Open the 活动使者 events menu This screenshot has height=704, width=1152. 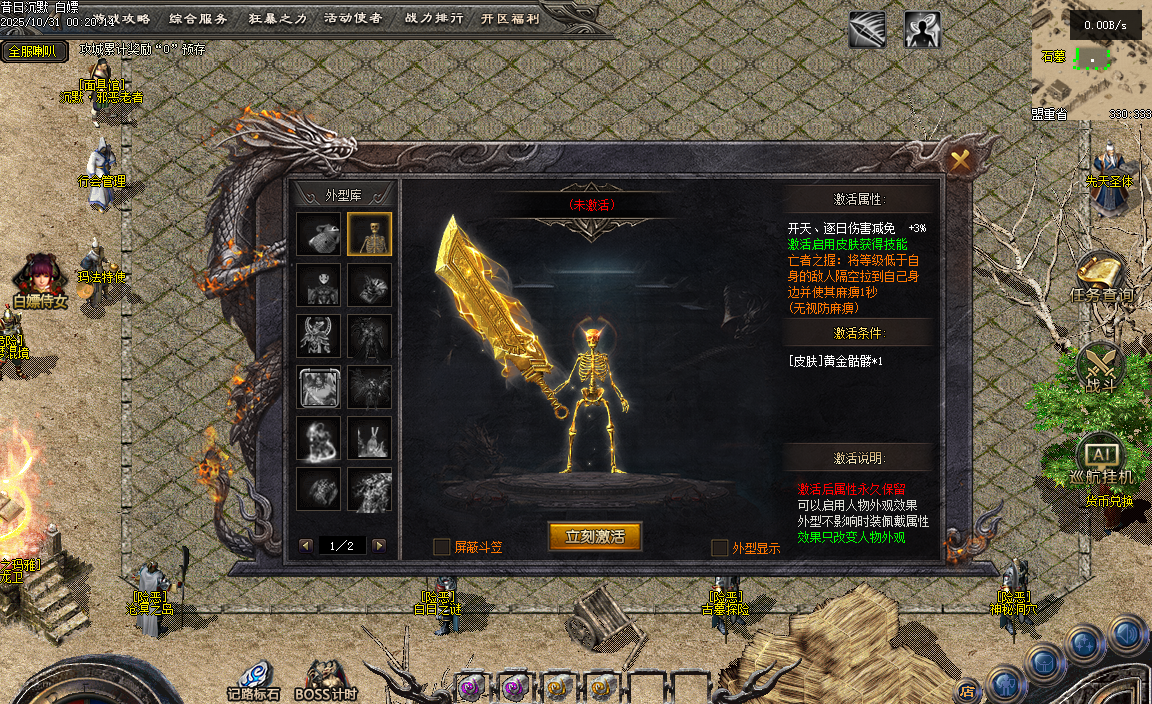353,18
